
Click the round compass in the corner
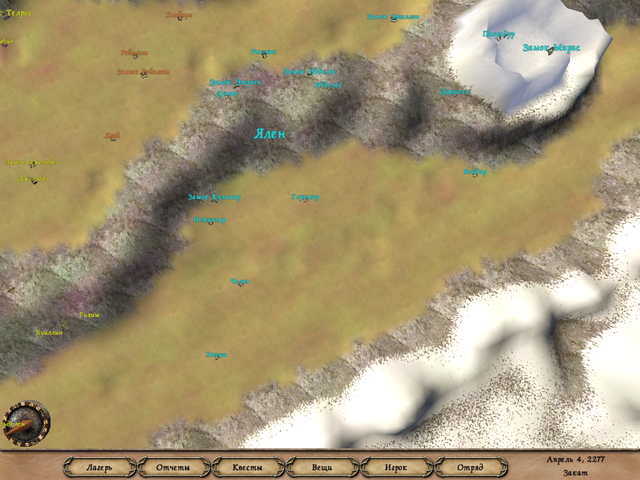[26, 422]
